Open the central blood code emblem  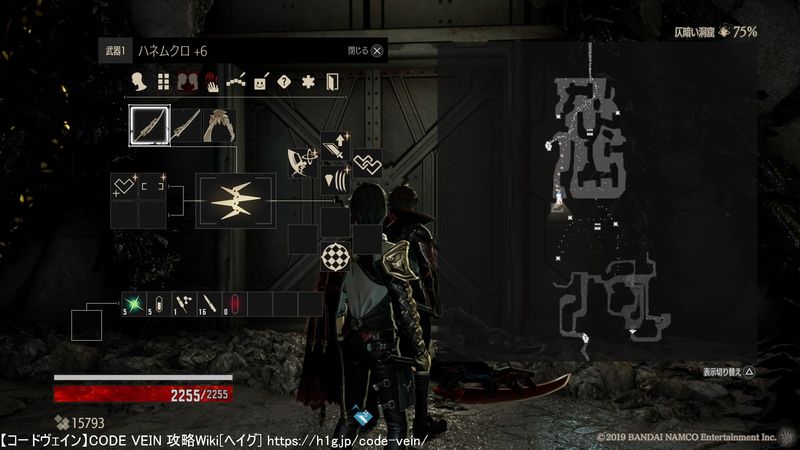(x=236, y=202)
